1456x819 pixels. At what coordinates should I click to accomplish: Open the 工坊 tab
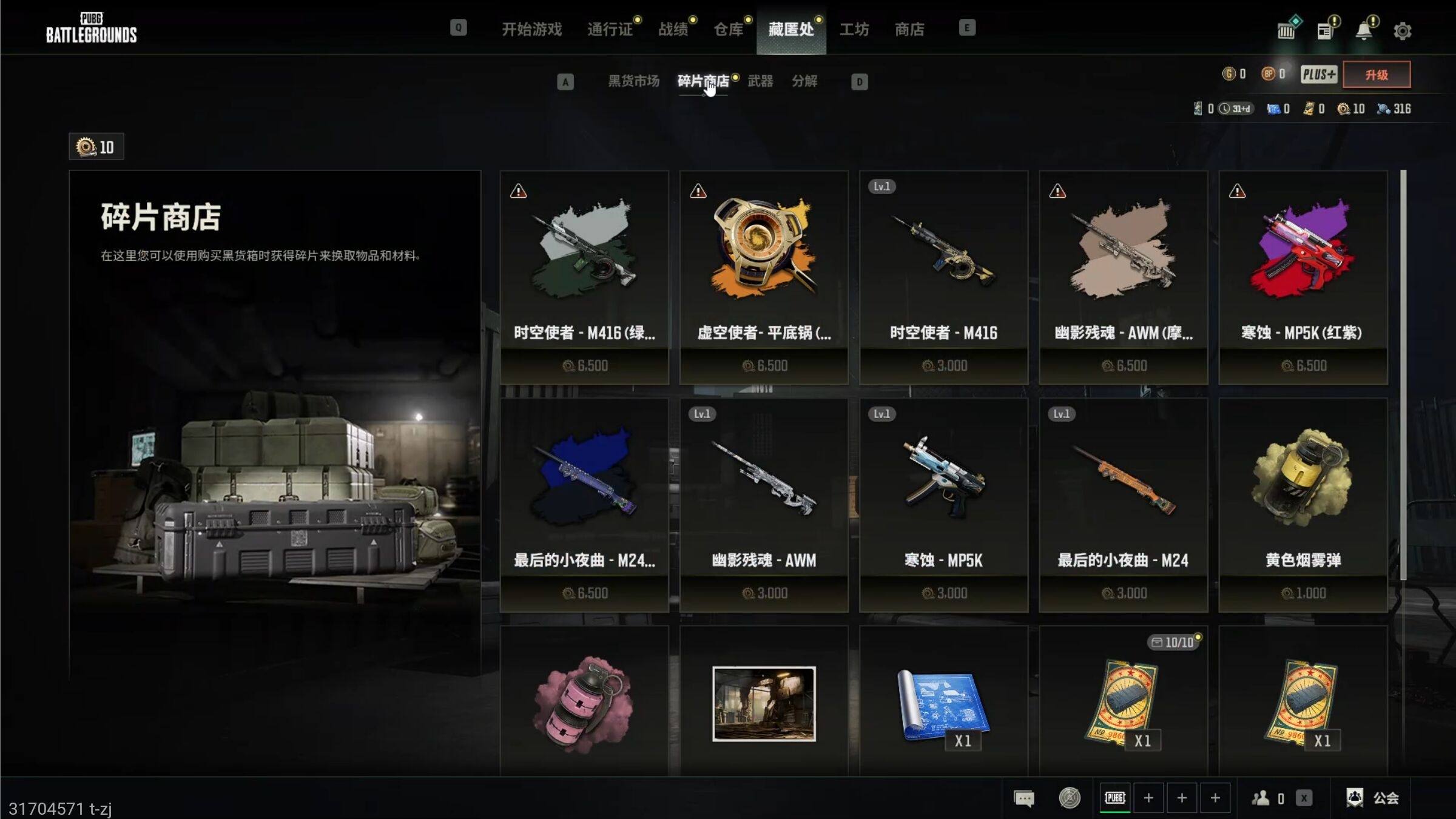point(854,29)
